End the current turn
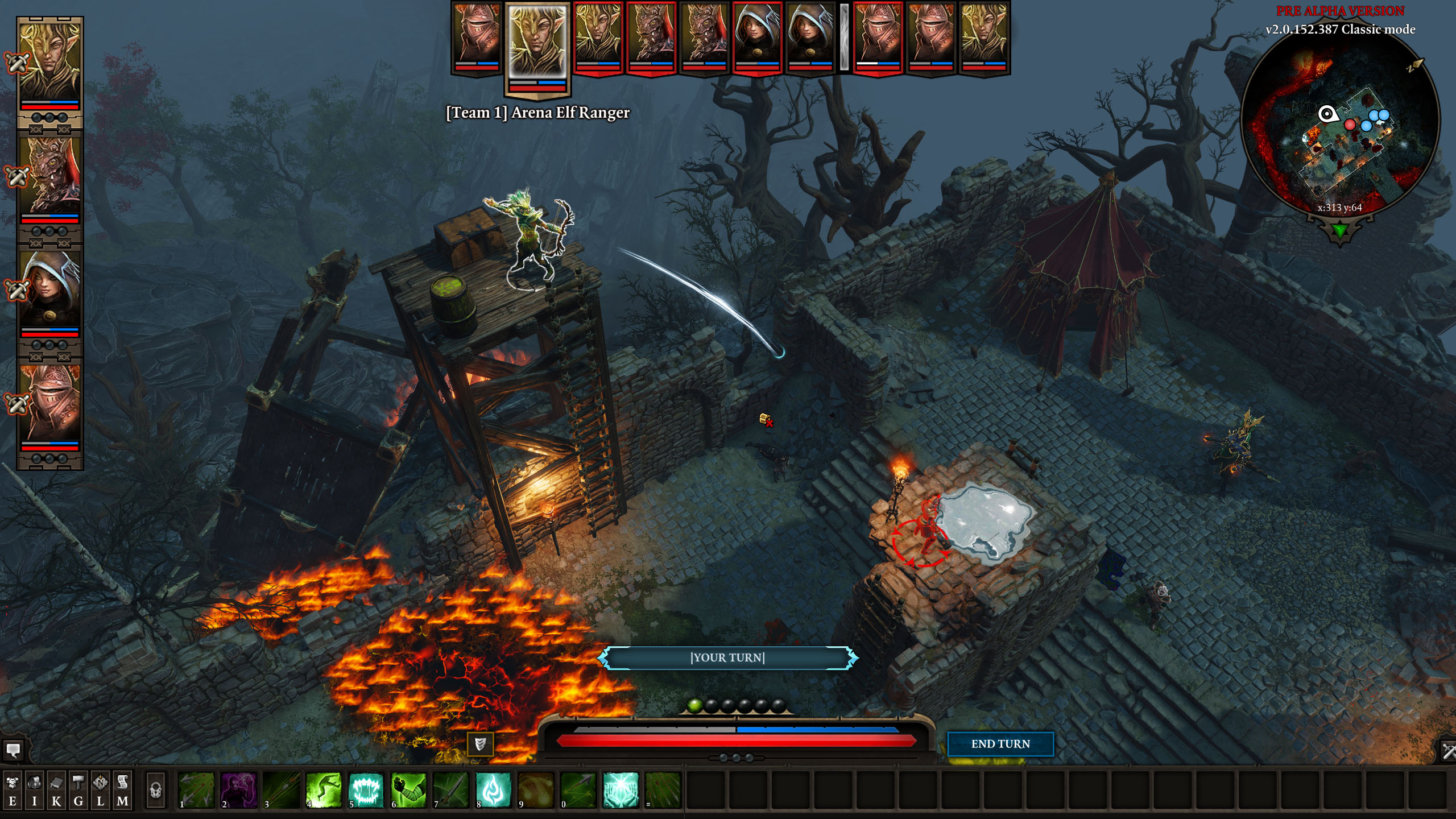The height and width of the screenshot is (819, 1456). 1000,744
